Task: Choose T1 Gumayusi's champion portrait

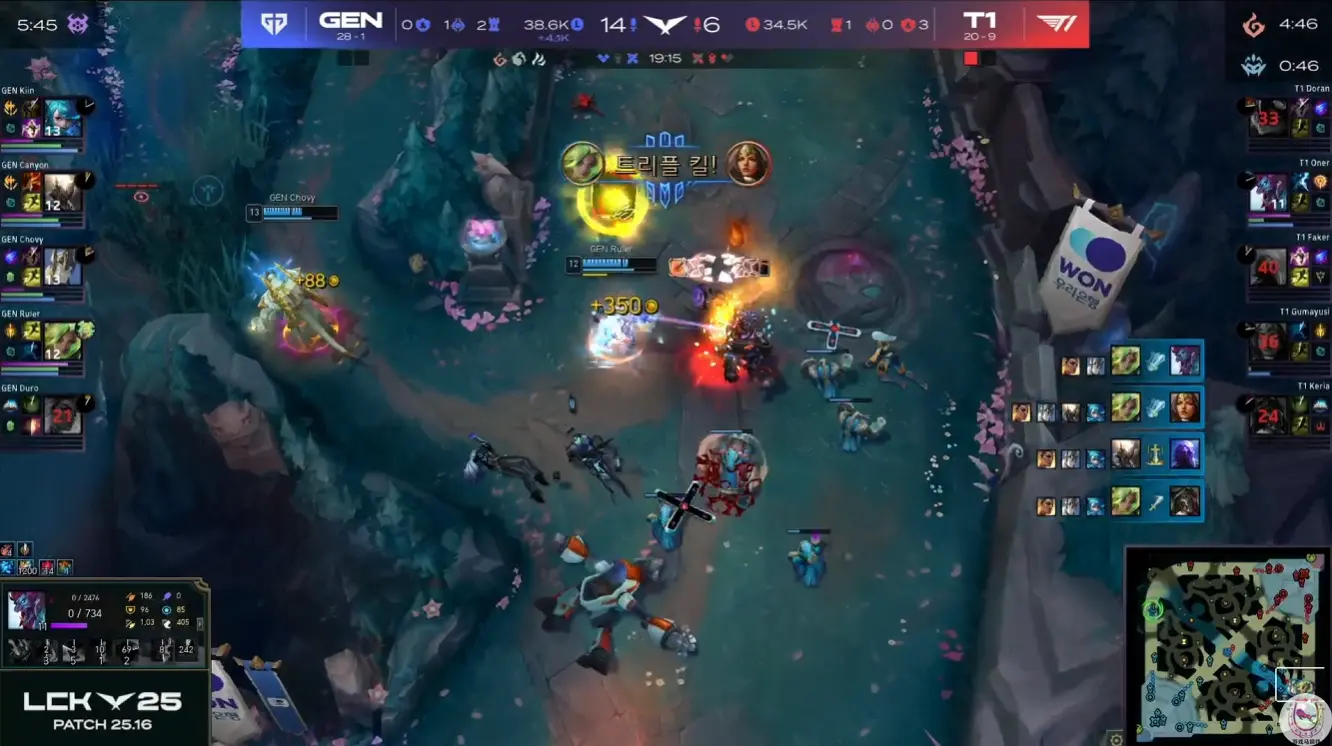Action: pyautogui.click(x=1268, y=341)
